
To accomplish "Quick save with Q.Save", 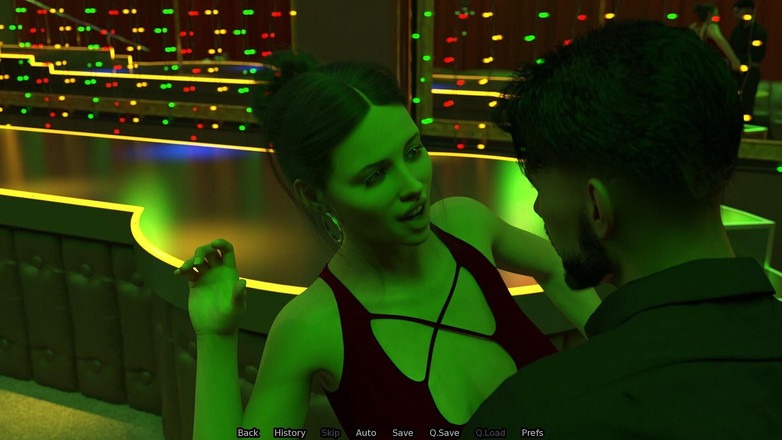I will point(444,433).
